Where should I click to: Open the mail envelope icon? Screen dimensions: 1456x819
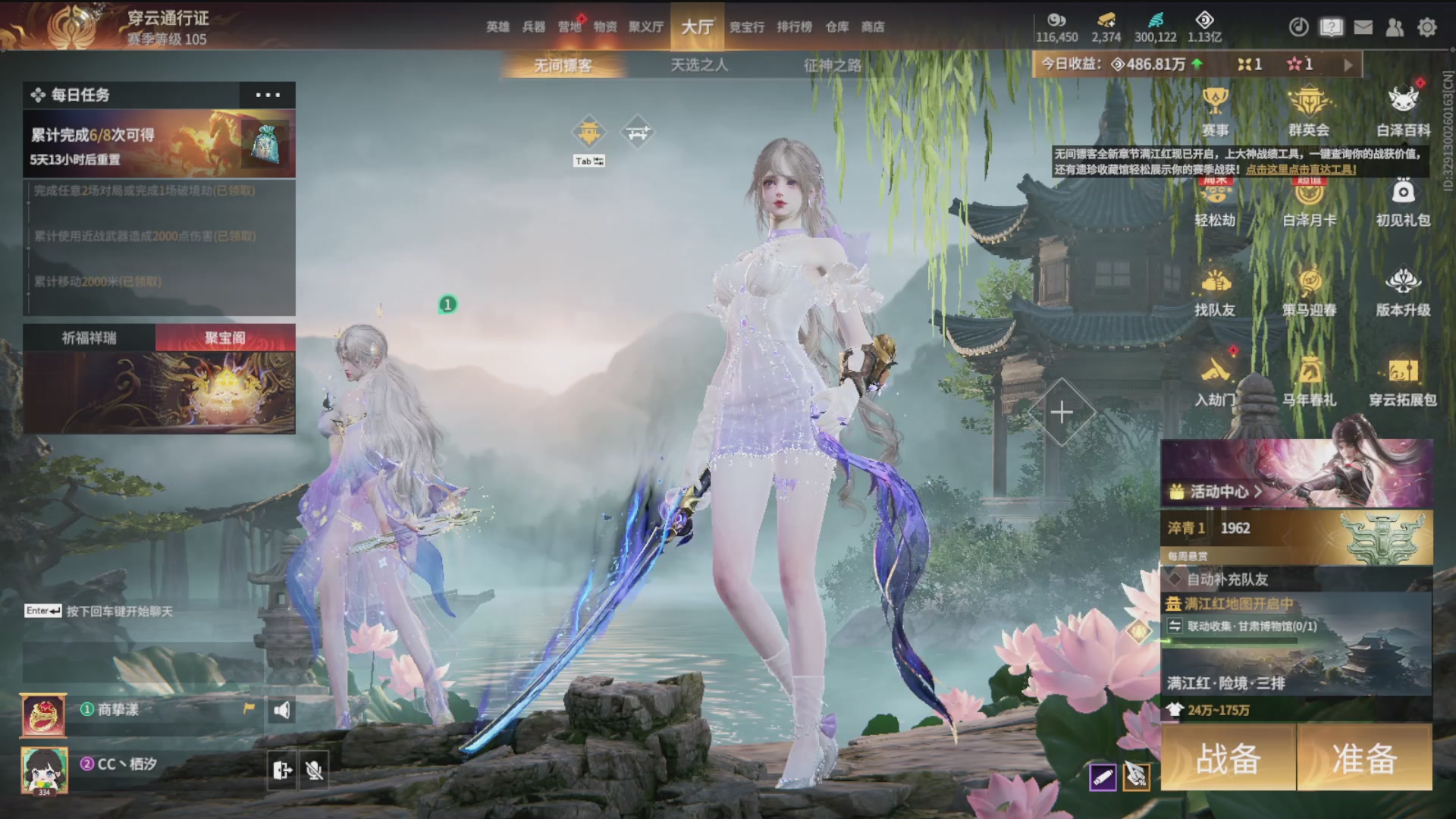click(1363, 27)
